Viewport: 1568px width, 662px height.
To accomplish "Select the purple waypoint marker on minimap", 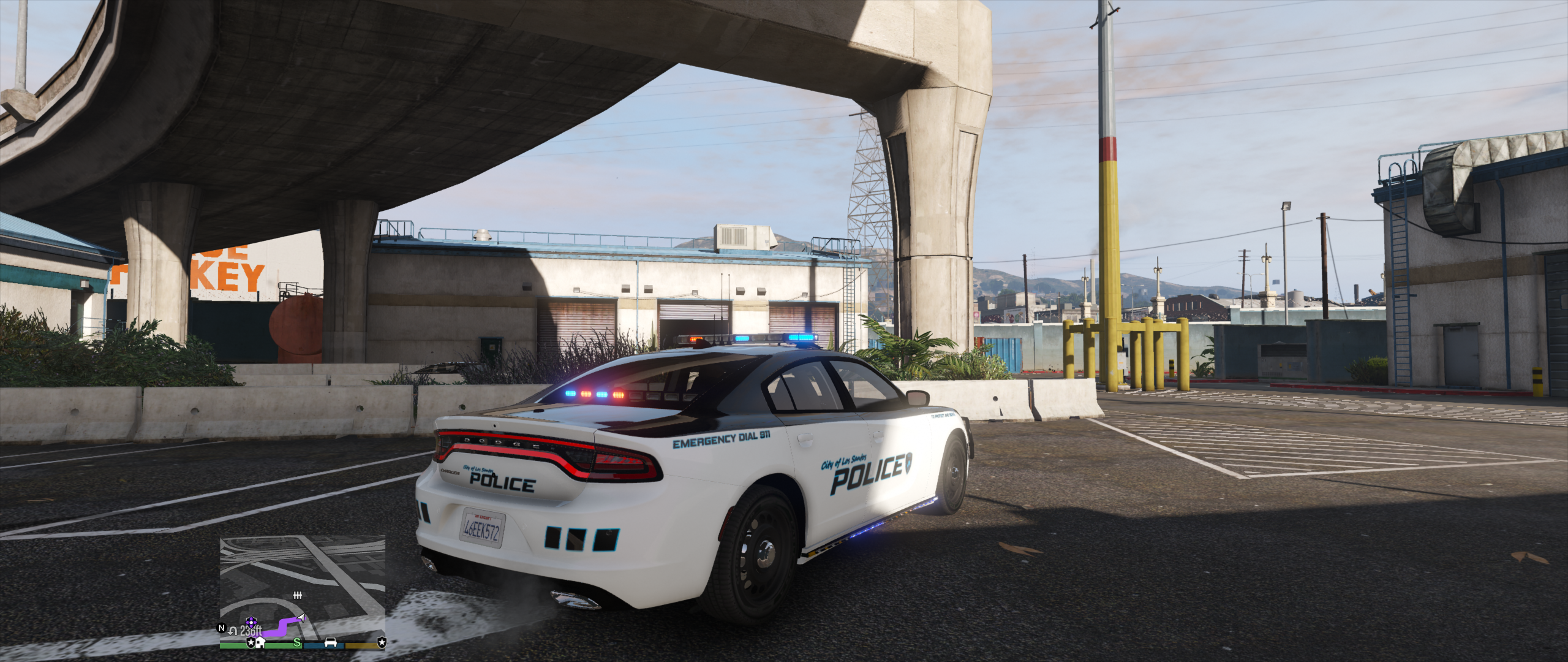I will (x=250, y=622).
